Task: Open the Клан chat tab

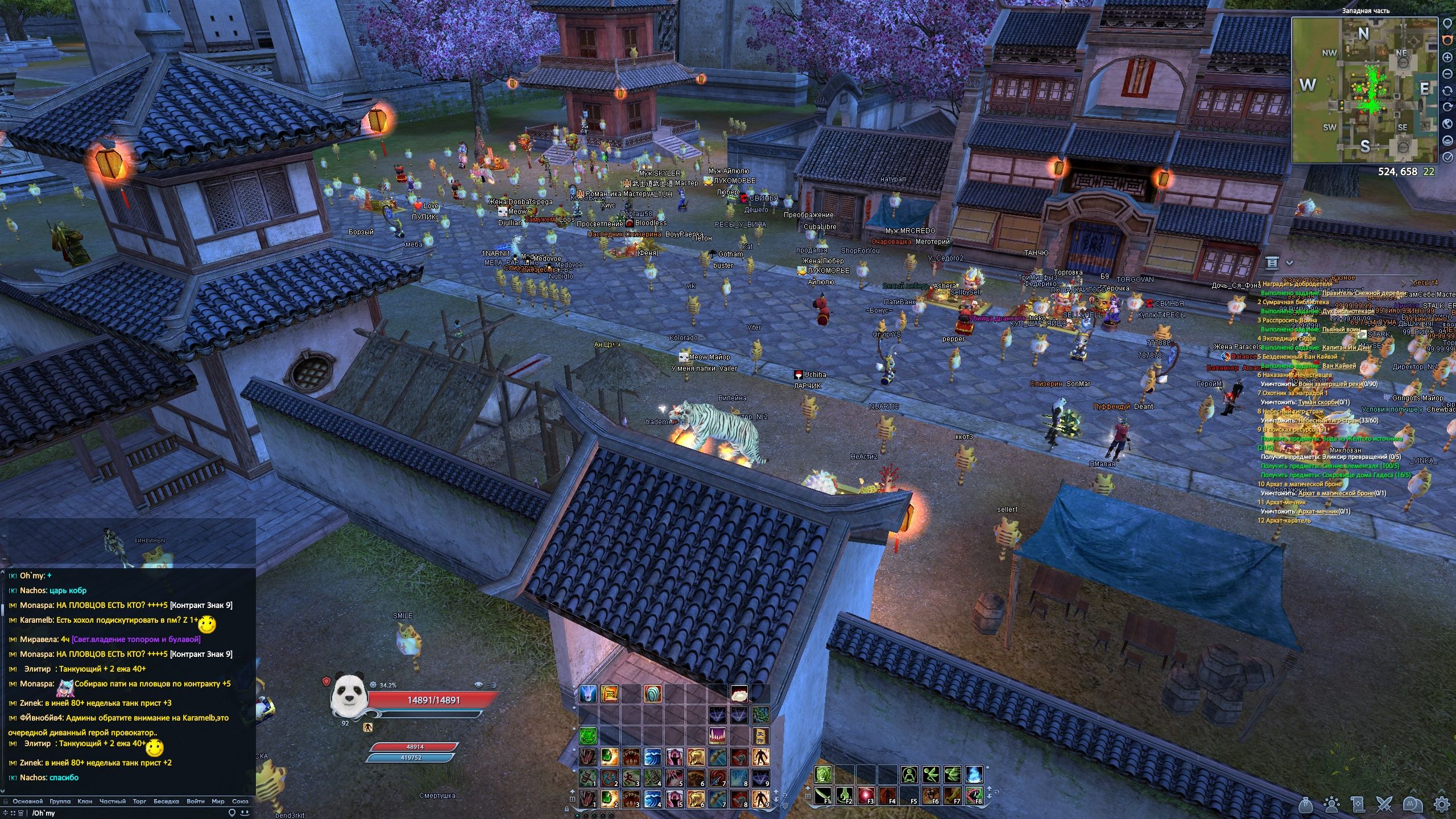Action: [x=85, y=801]
